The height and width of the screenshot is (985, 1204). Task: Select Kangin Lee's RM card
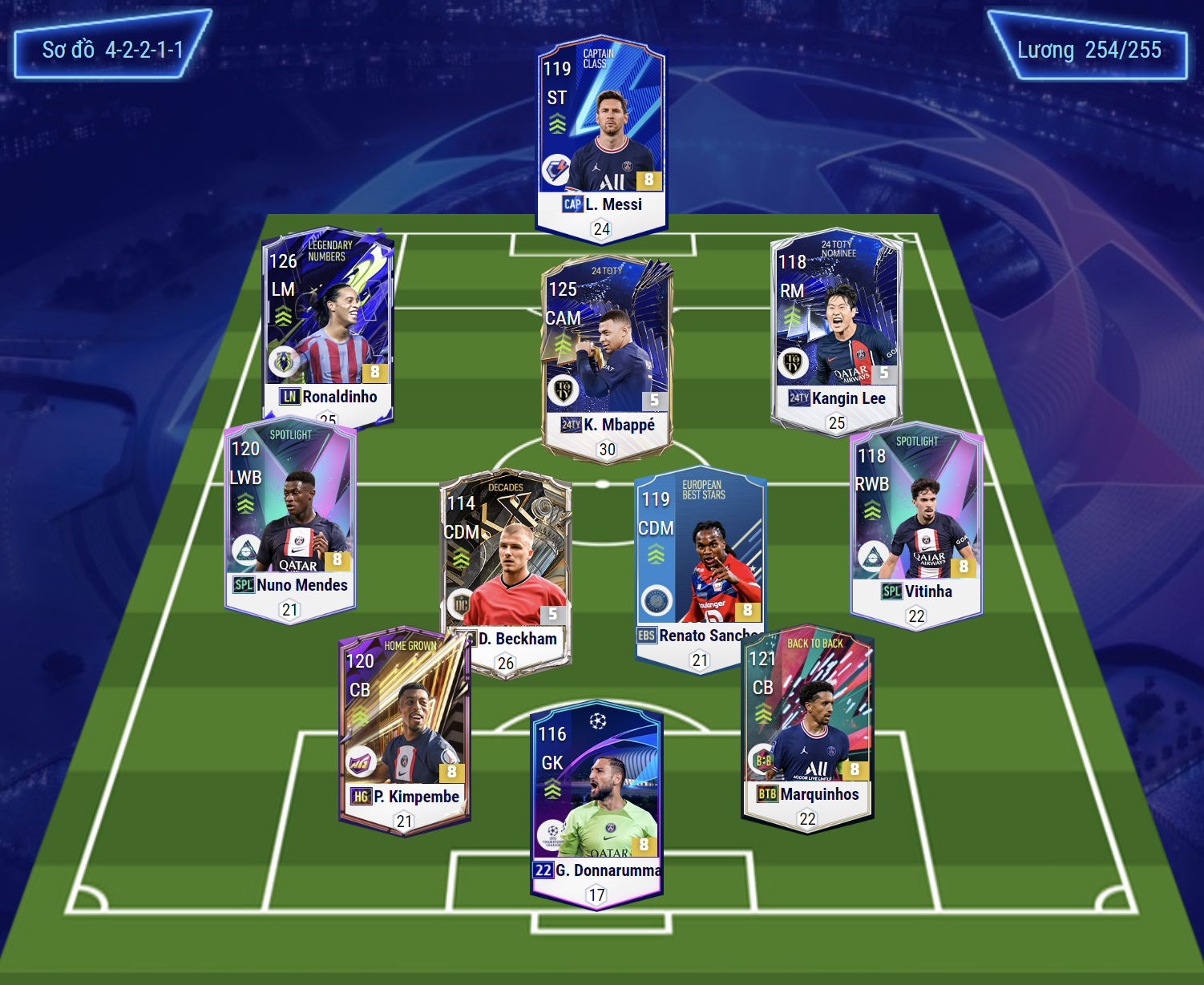point(836,329)
